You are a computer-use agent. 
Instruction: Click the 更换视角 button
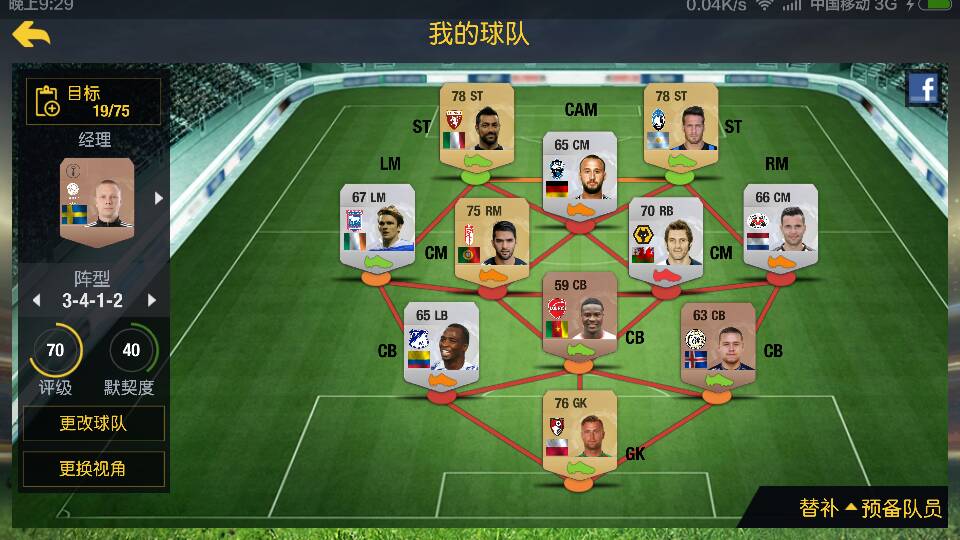[93, 468]
